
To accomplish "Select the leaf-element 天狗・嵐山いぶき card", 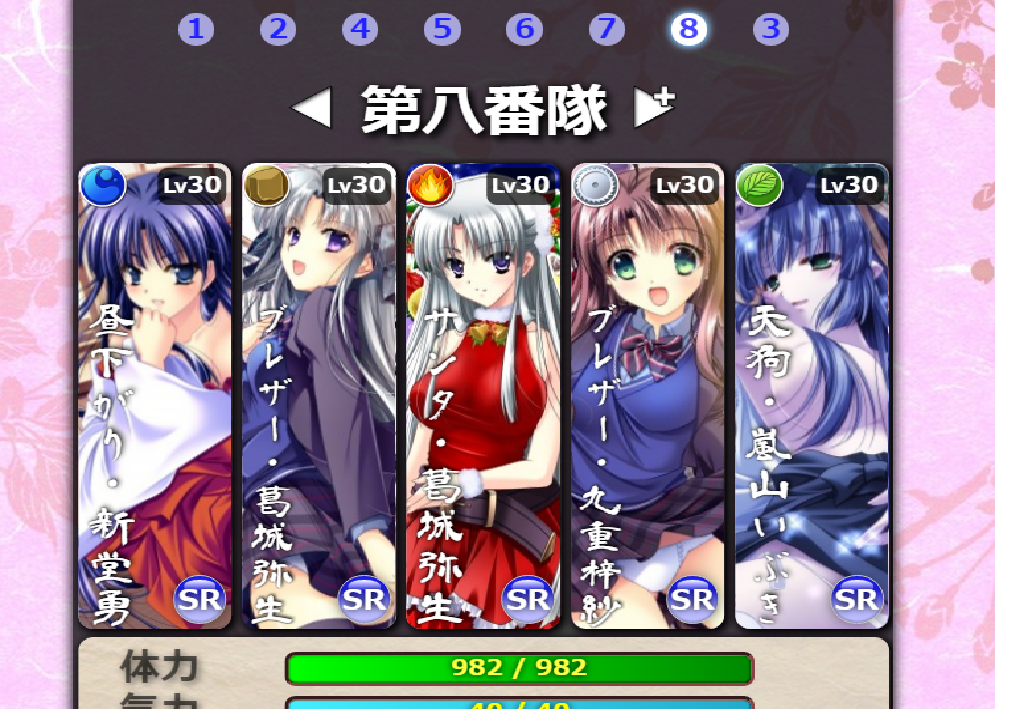I will (811, 396).
